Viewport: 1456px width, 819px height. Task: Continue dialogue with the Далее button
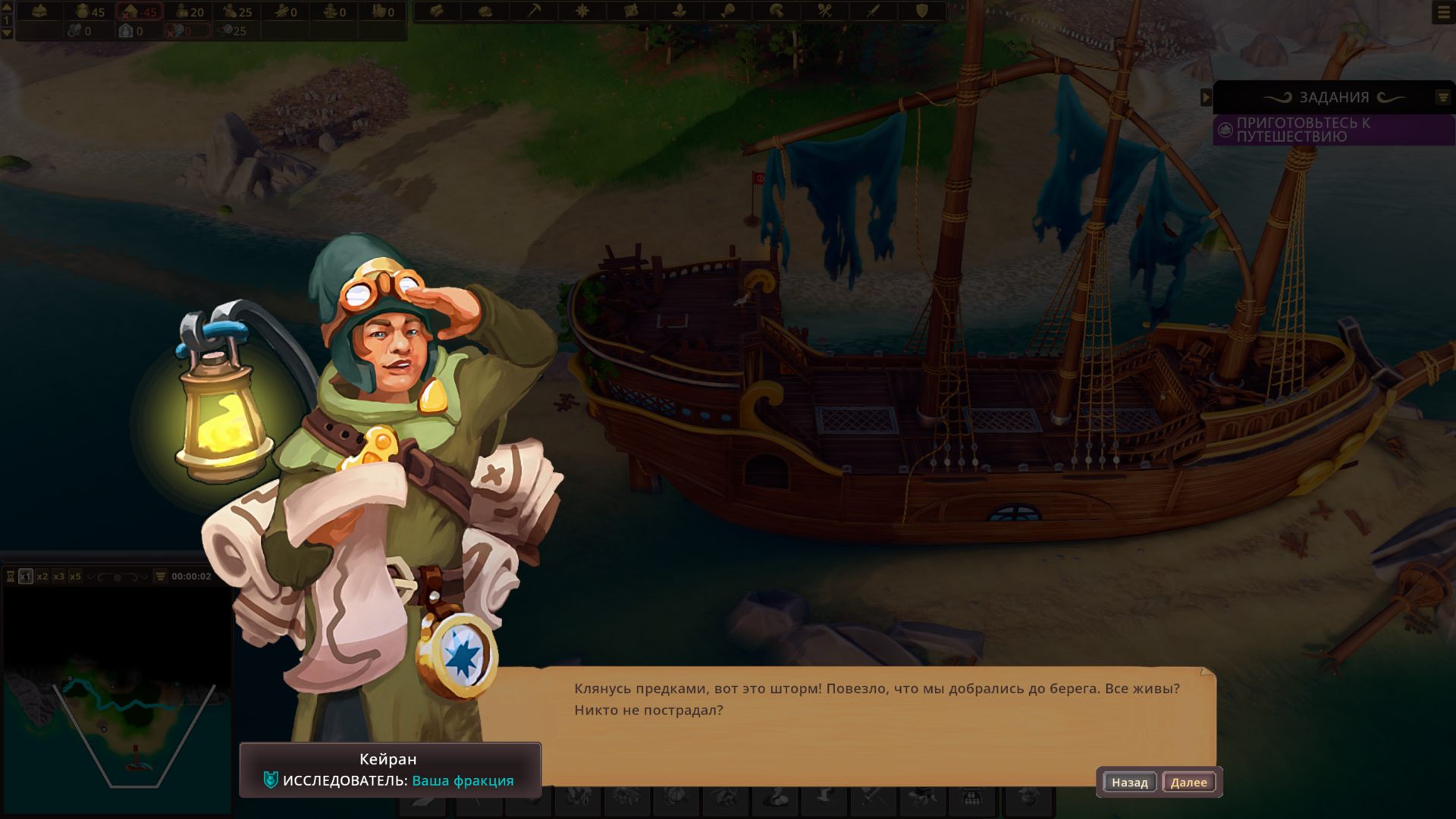tap(1188, 782)
